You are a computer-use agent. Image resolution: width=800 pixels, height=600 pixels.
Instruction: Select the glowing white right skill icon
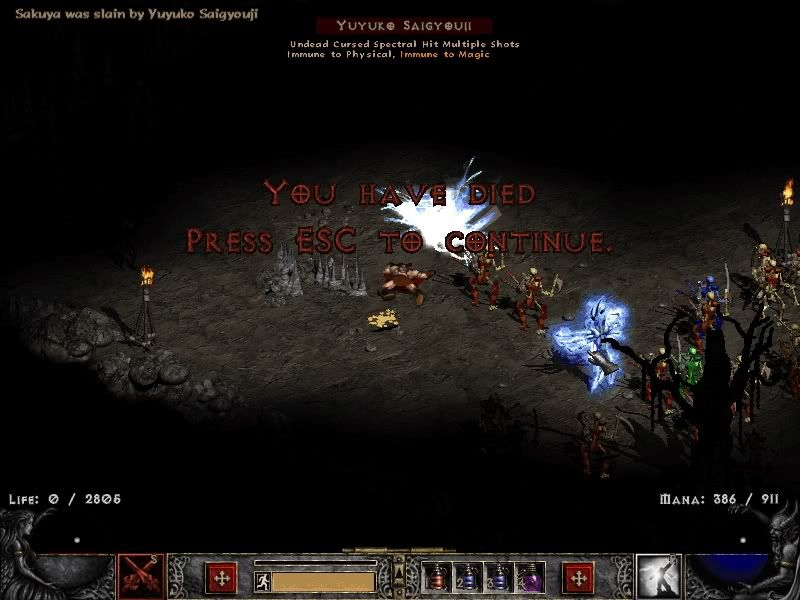(657, 577)
